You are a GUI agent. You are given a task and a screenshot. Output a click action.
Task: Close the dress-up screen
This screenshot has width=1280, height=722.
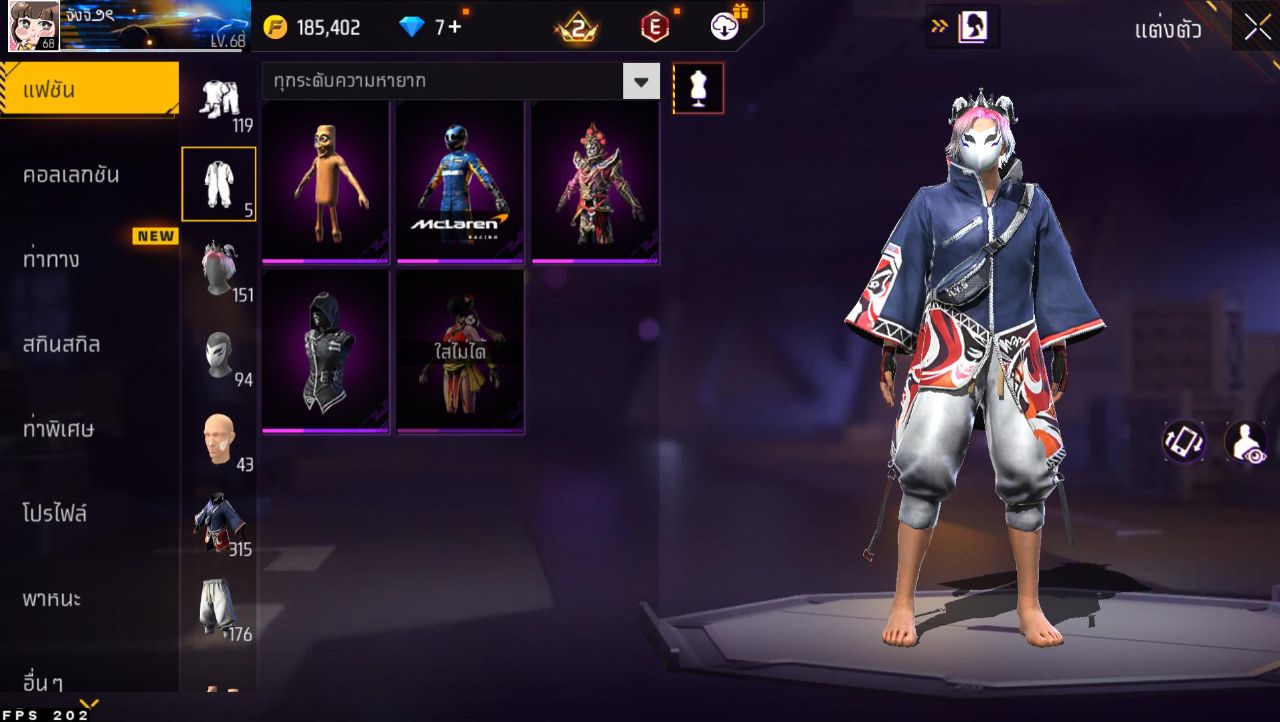(x=1257, y=28)
